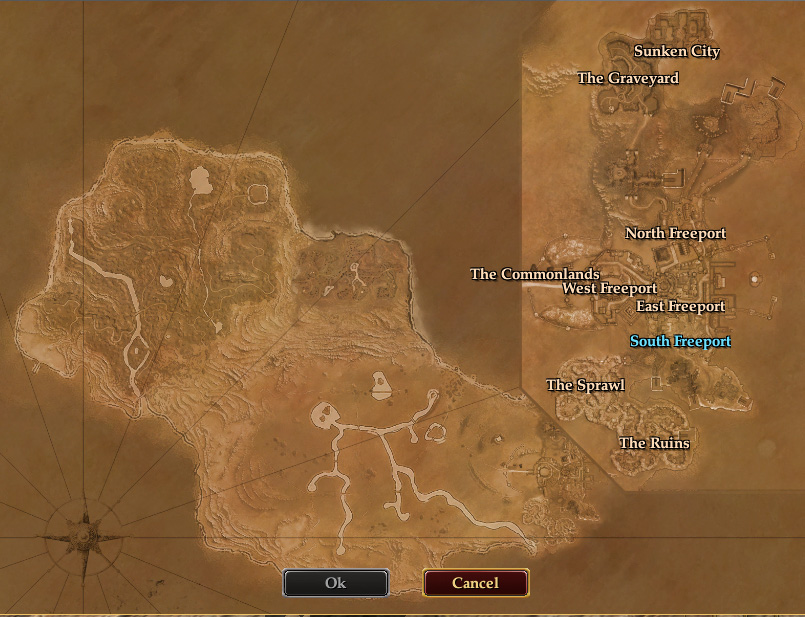This screenshot has height=617, width=805.
Task: Select North Freeport zone label
Action: (675, 233)
